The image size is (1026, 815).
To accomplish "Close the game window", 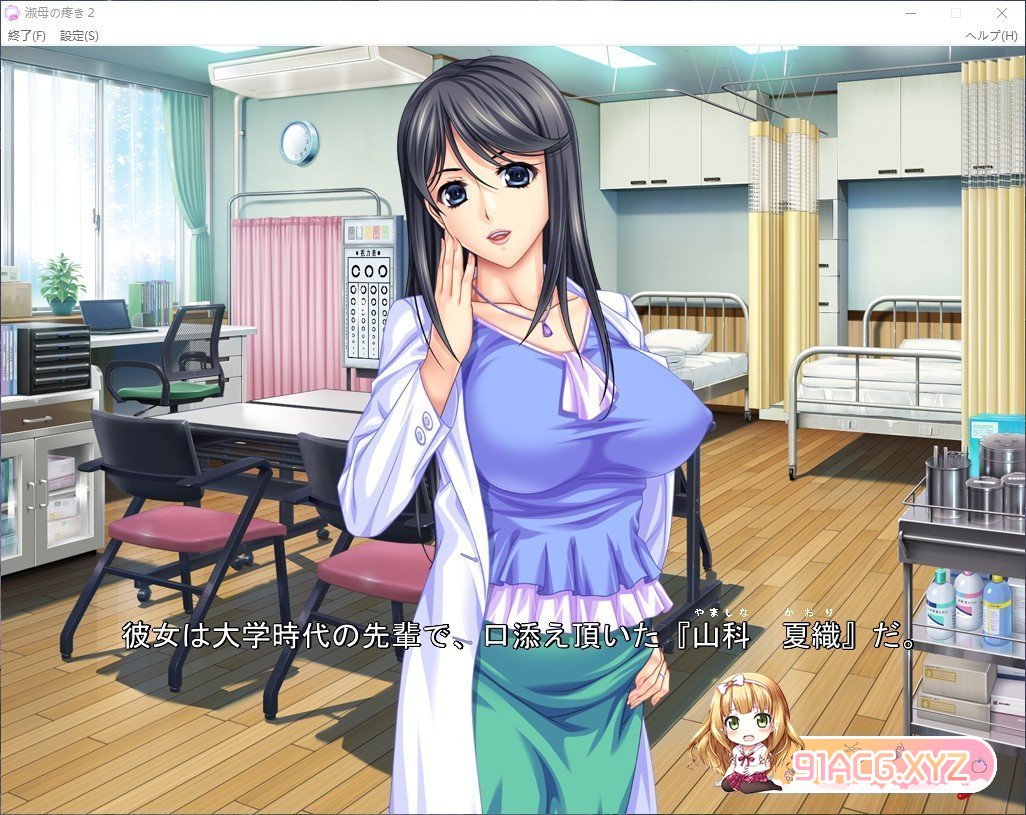I will click(1002, 13).
